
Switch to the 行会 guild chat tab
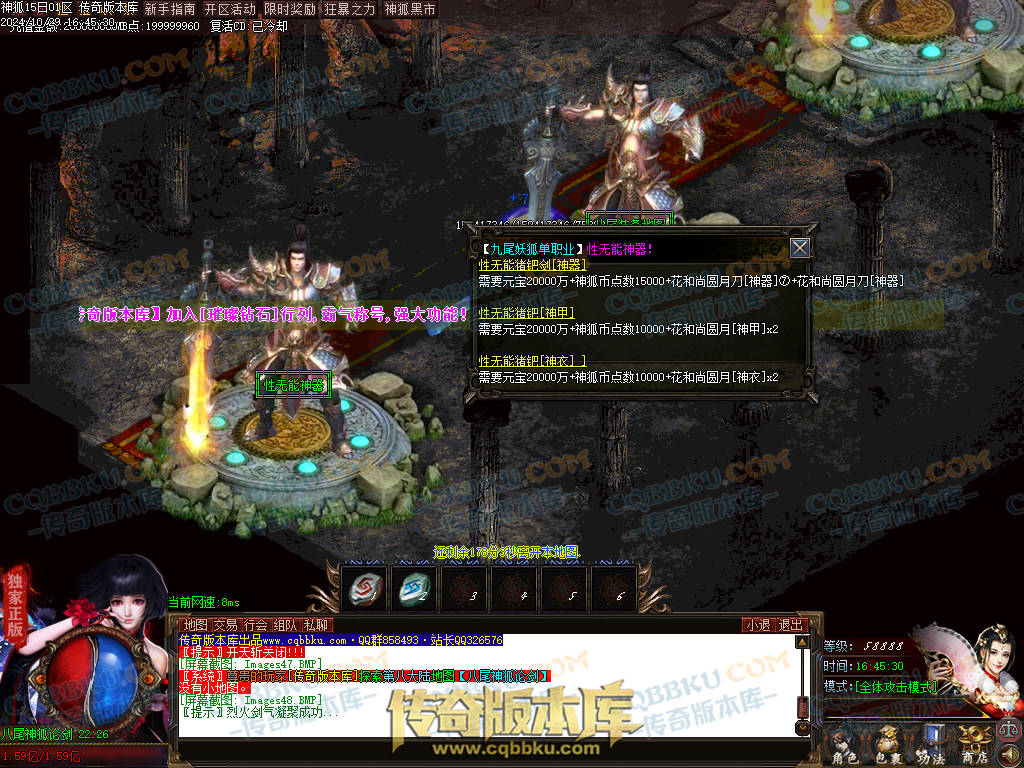[255, 625]
